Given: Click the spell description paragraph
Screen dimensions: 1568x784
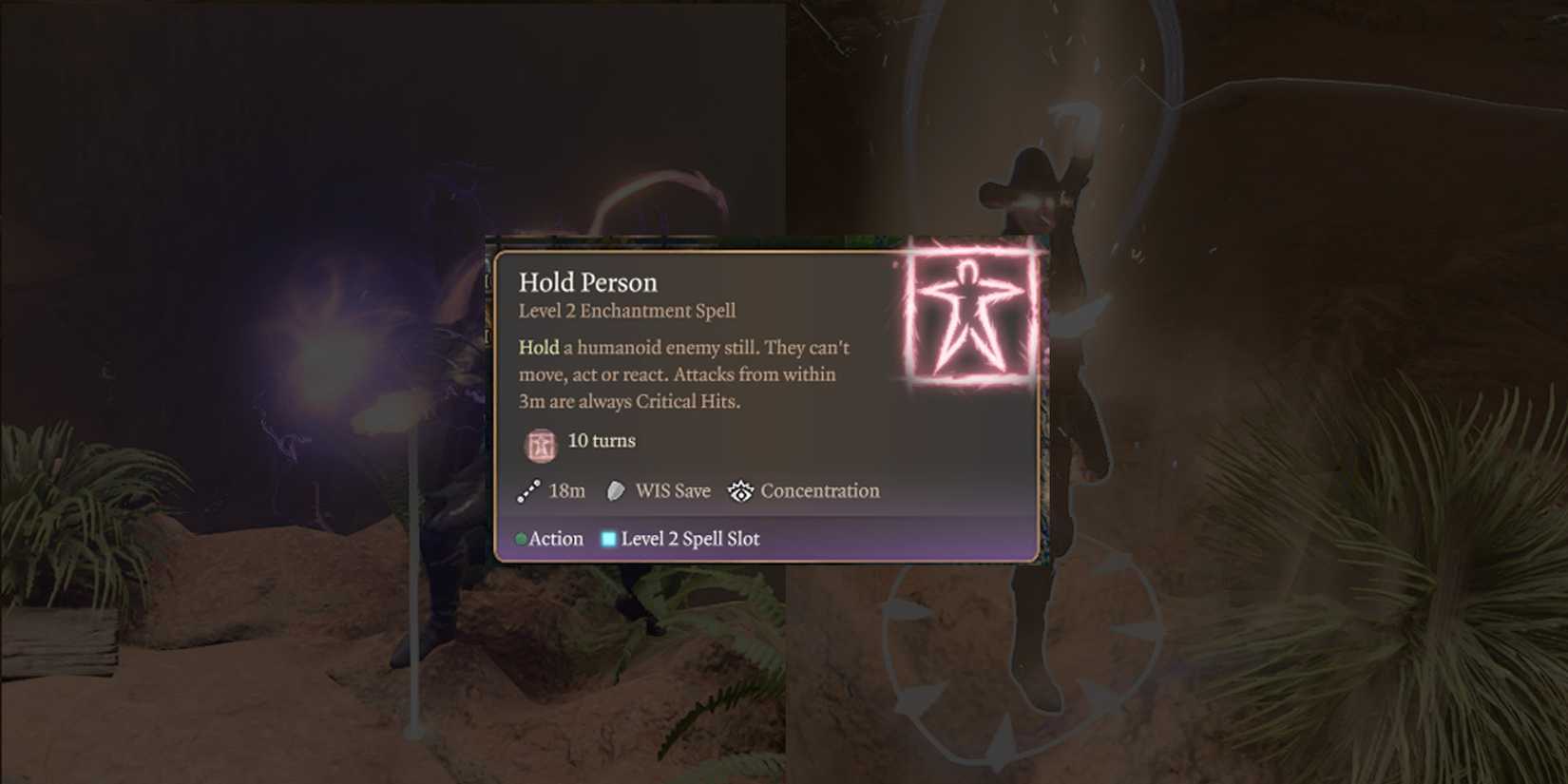Looking at the screenshot, I should (x=682, y=374).
